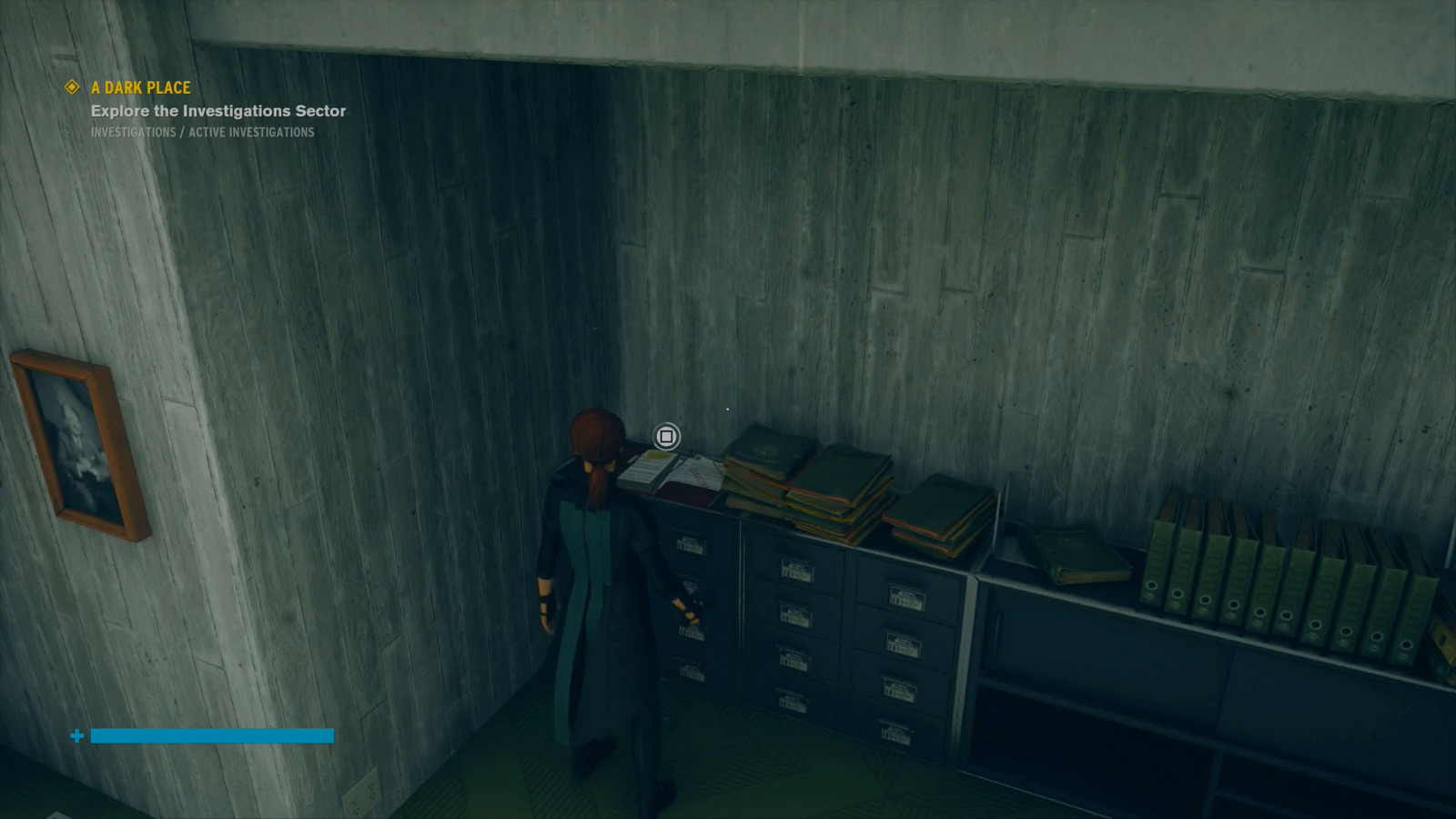Click the blue progress bar at bottom left
Screen dimensions: 1456x819
214,735
